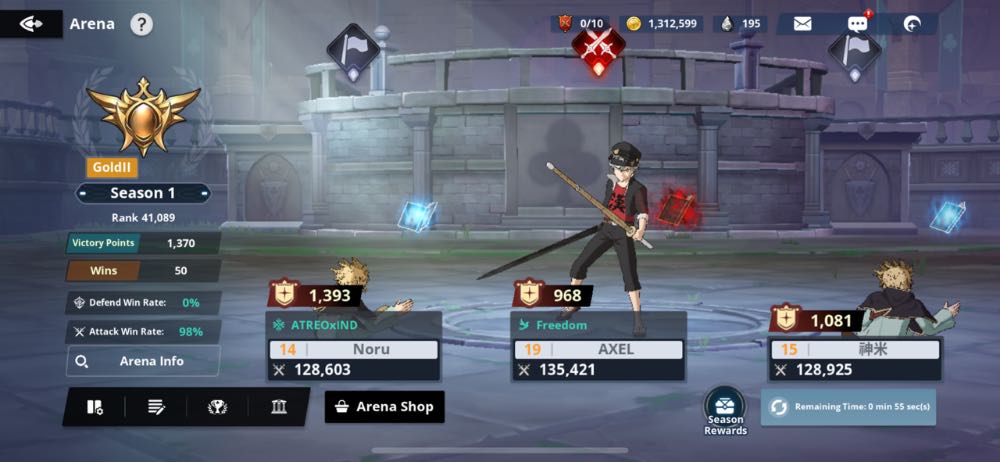Open the Arena help question mark

pos(142,24)
